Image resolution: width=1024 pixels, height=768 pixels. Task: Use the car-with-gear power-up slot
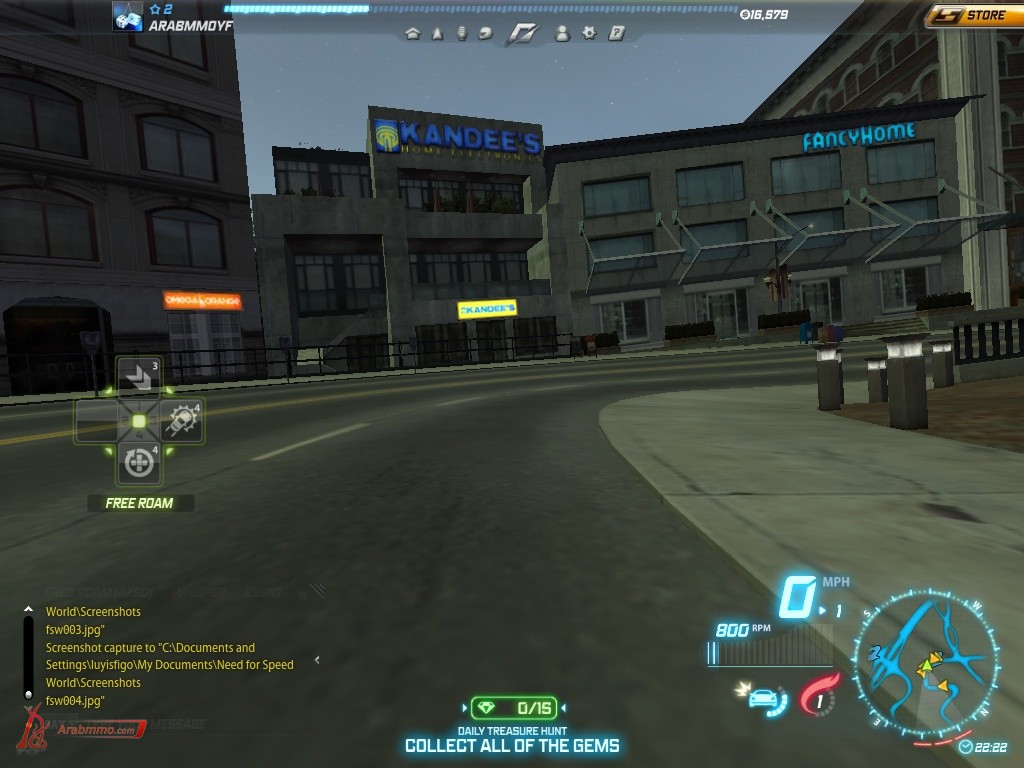(182, 421)
